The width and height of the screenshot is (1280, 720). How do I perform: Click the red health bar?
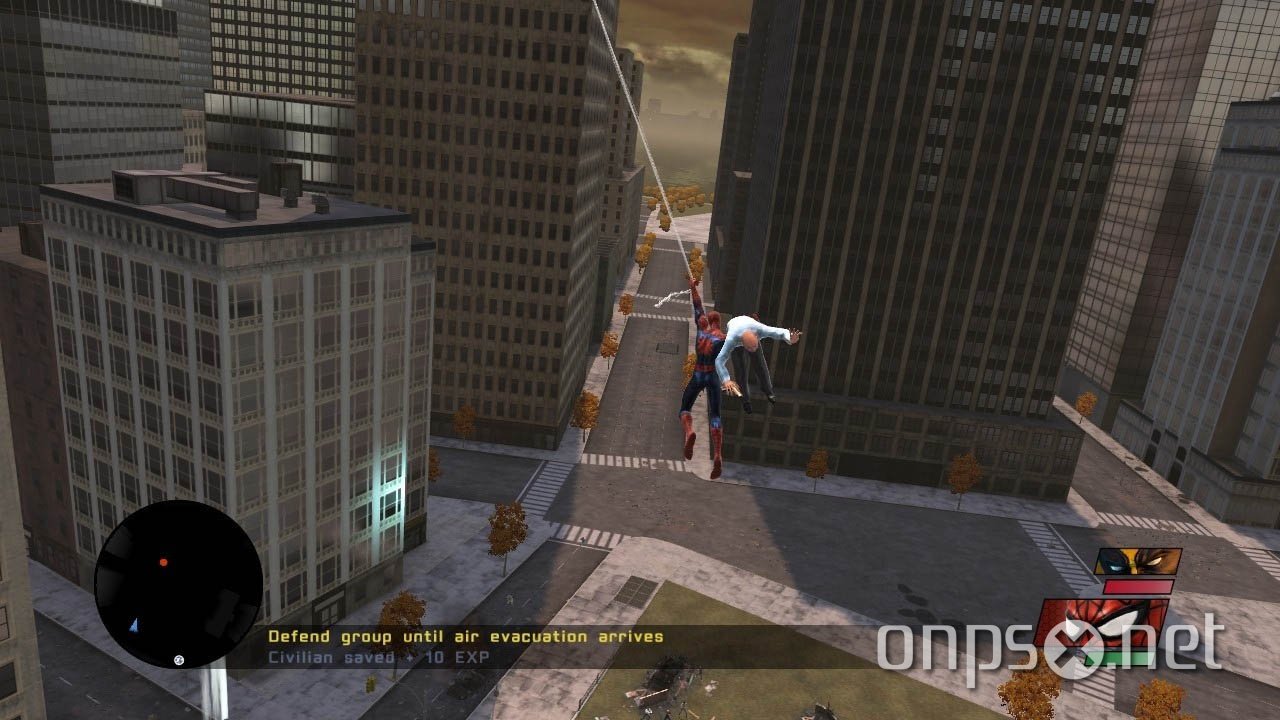[1139, 587]
